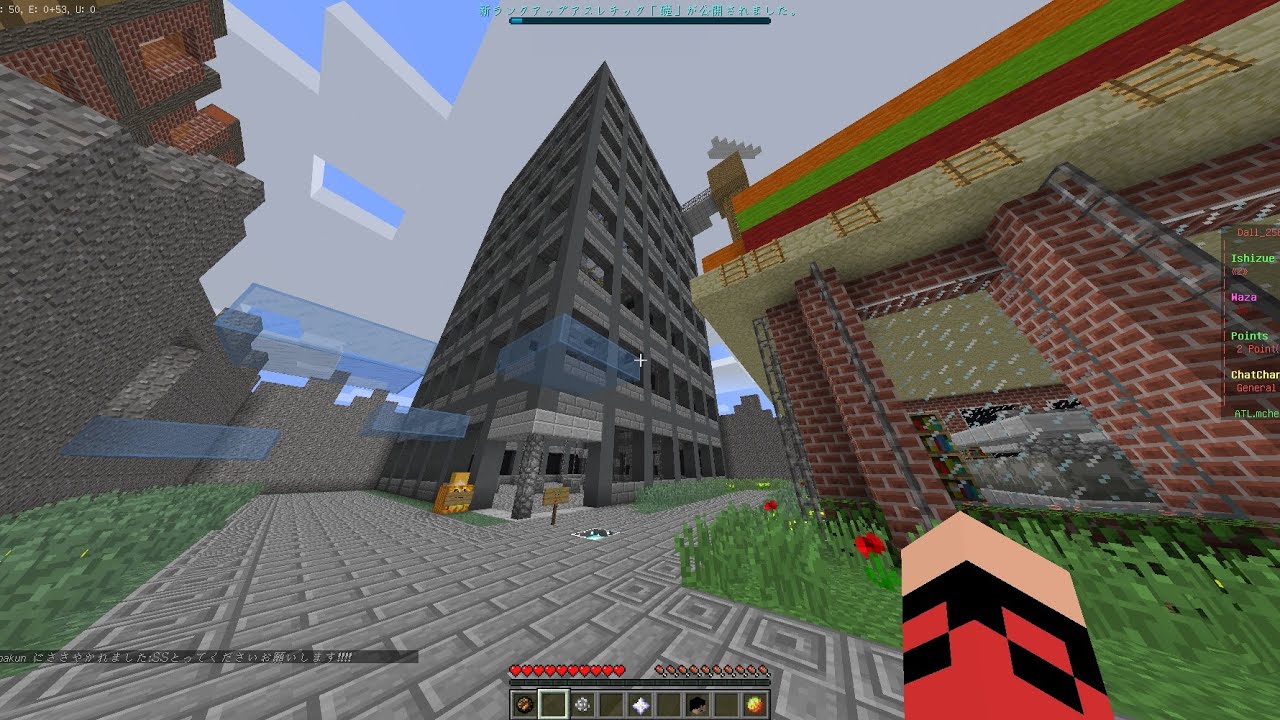Click the leftmost red heart in the health bar
The image size is (1280, 720).
tap(516, 669)
